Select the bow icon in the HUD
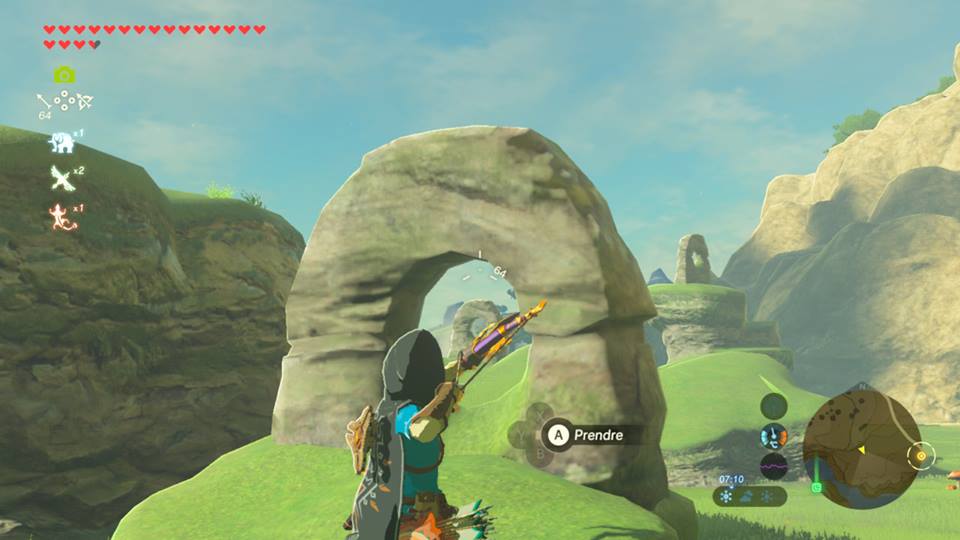 85,100
